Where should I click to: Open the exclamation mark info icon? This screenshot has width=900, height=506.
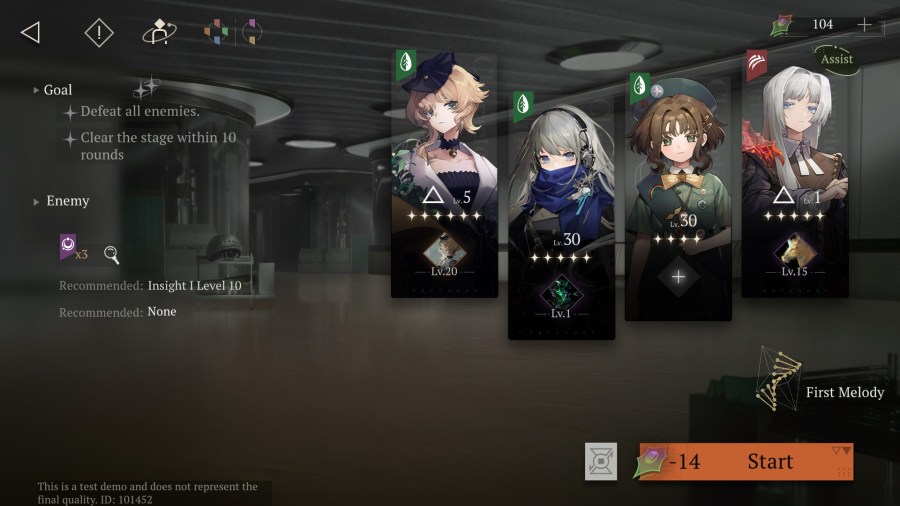click(x=99, y=33)
